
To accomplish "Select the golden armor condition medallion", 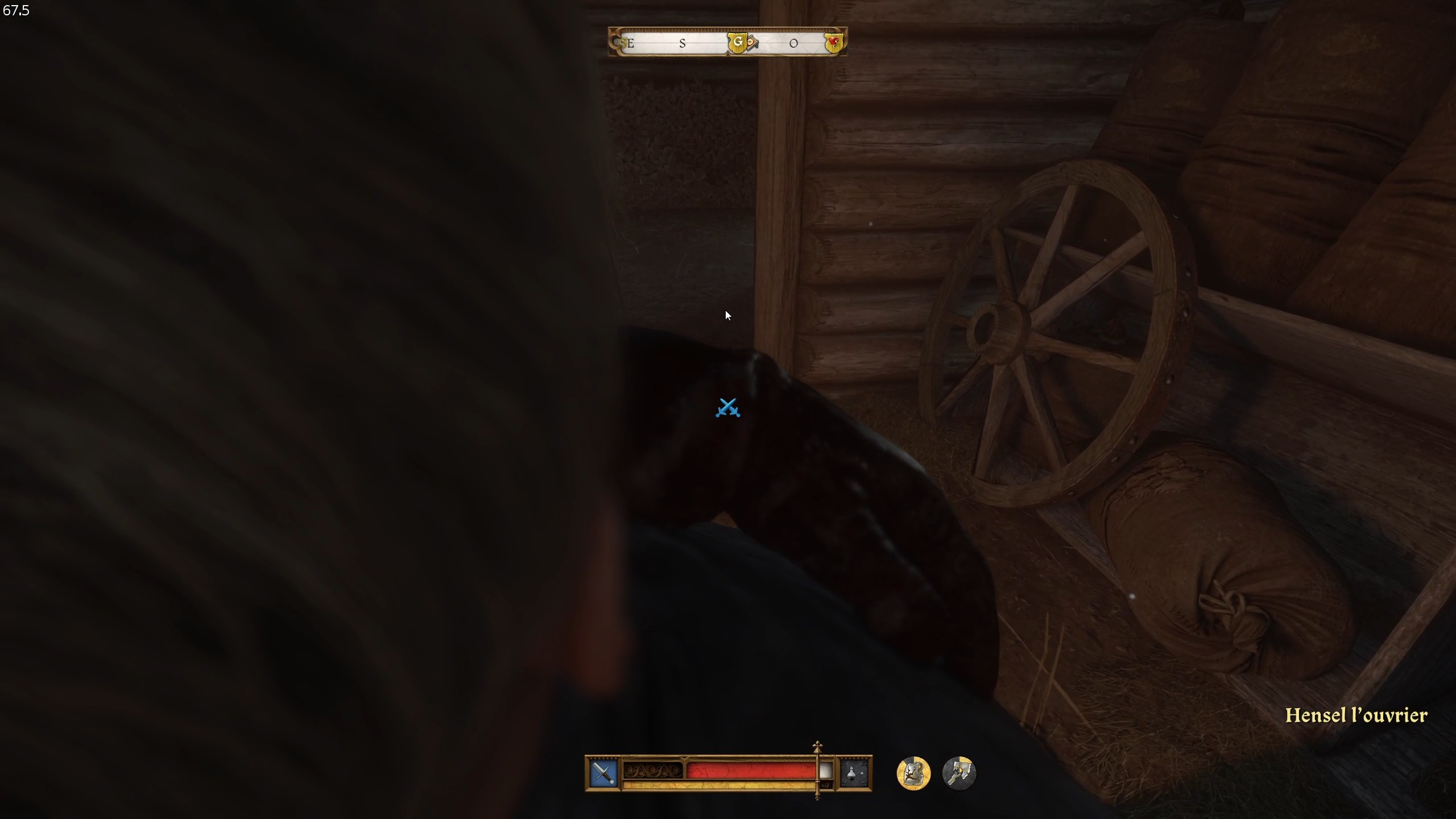I will pos(913,772).
